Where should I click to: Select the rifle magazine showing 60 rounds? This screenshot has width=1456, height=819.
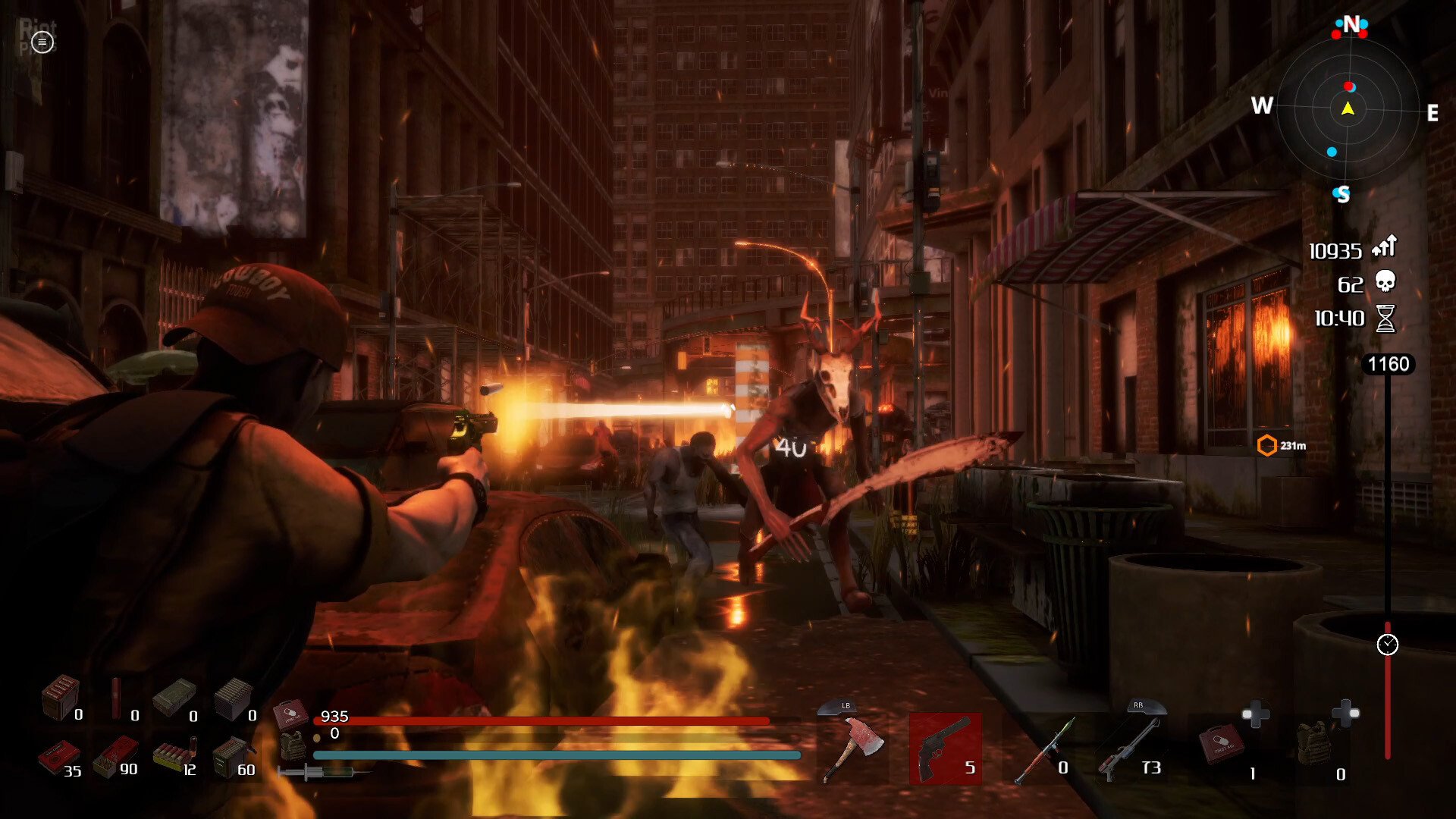coord(231,755)
